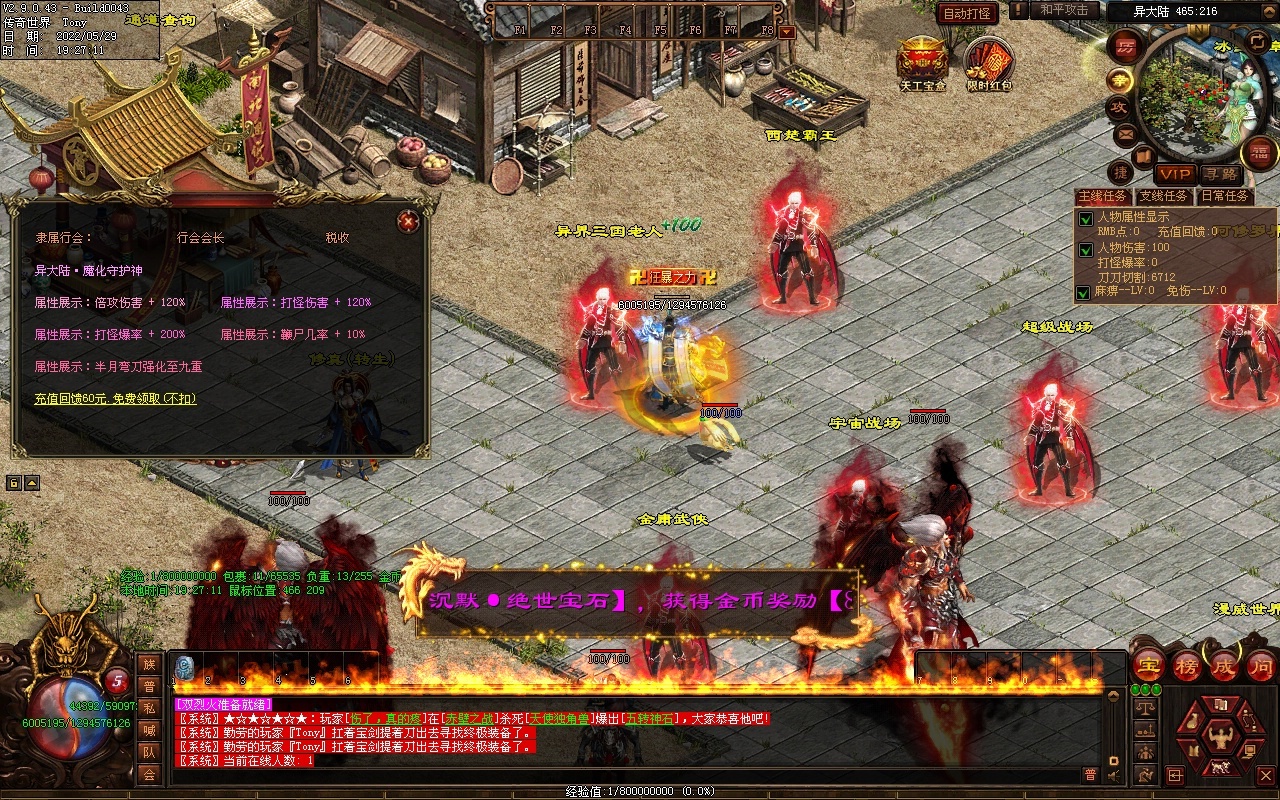This screenshot has height=800, width=1280.
Task: Open the 榜 ranking button
Action: (1187, 665)
